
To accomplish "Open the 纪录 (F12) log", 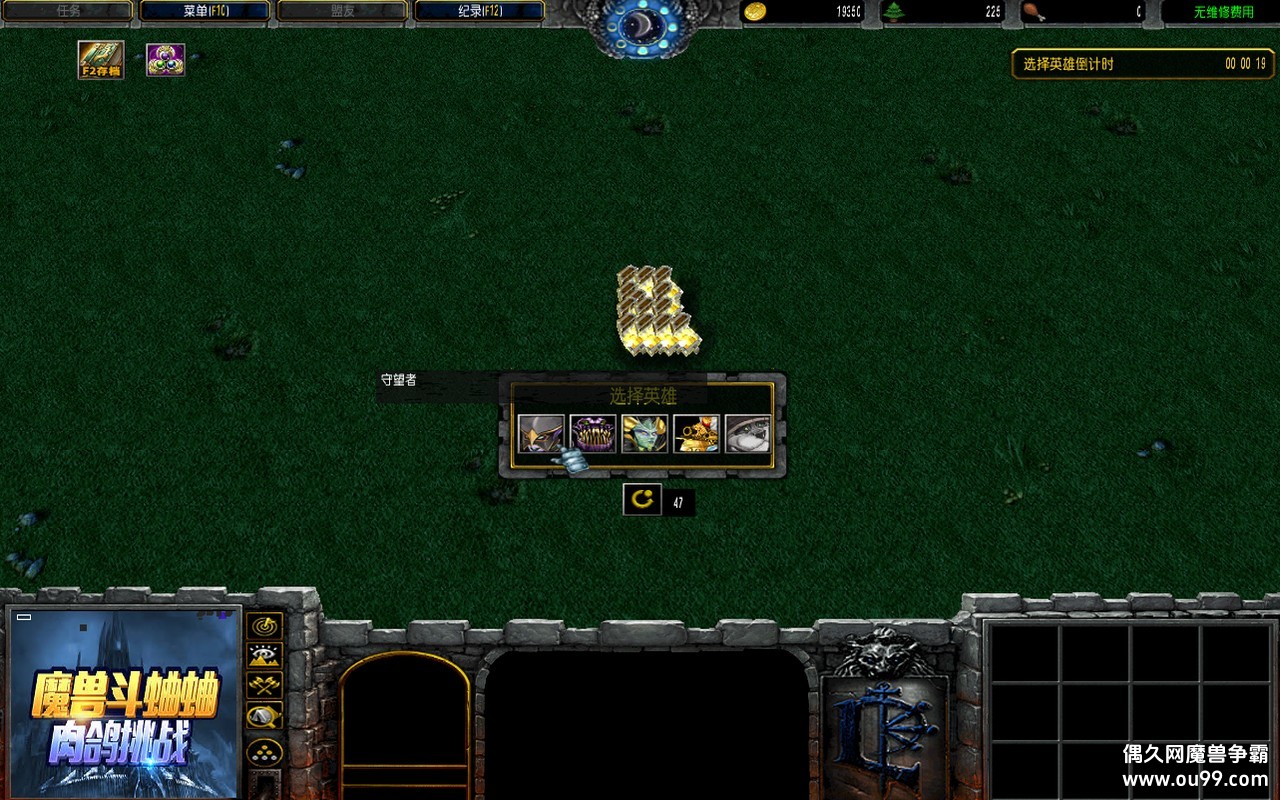I will (479, 11).
